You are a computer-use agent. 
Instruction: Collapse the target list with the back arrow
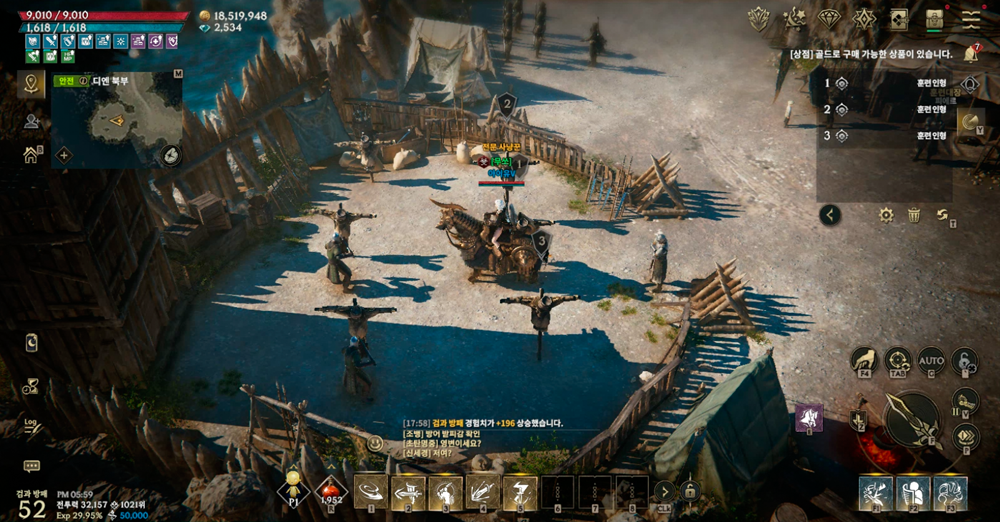(x=830, y=214)
